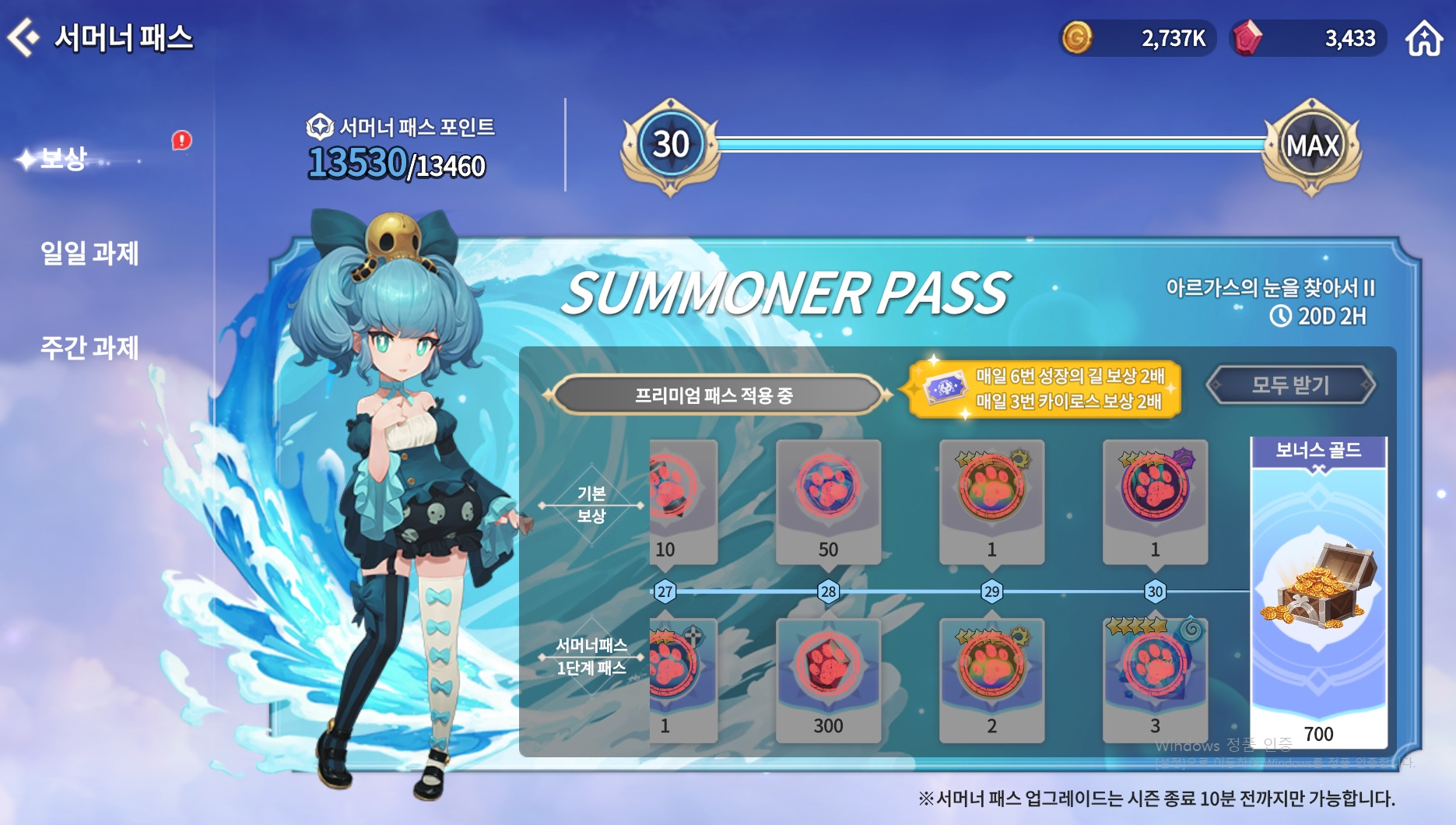This screenshot has width=1456, height=825.
Task: Open the 주간 과제 weekly missions tab
Action: pyautogui.click(x=89, y=347)
